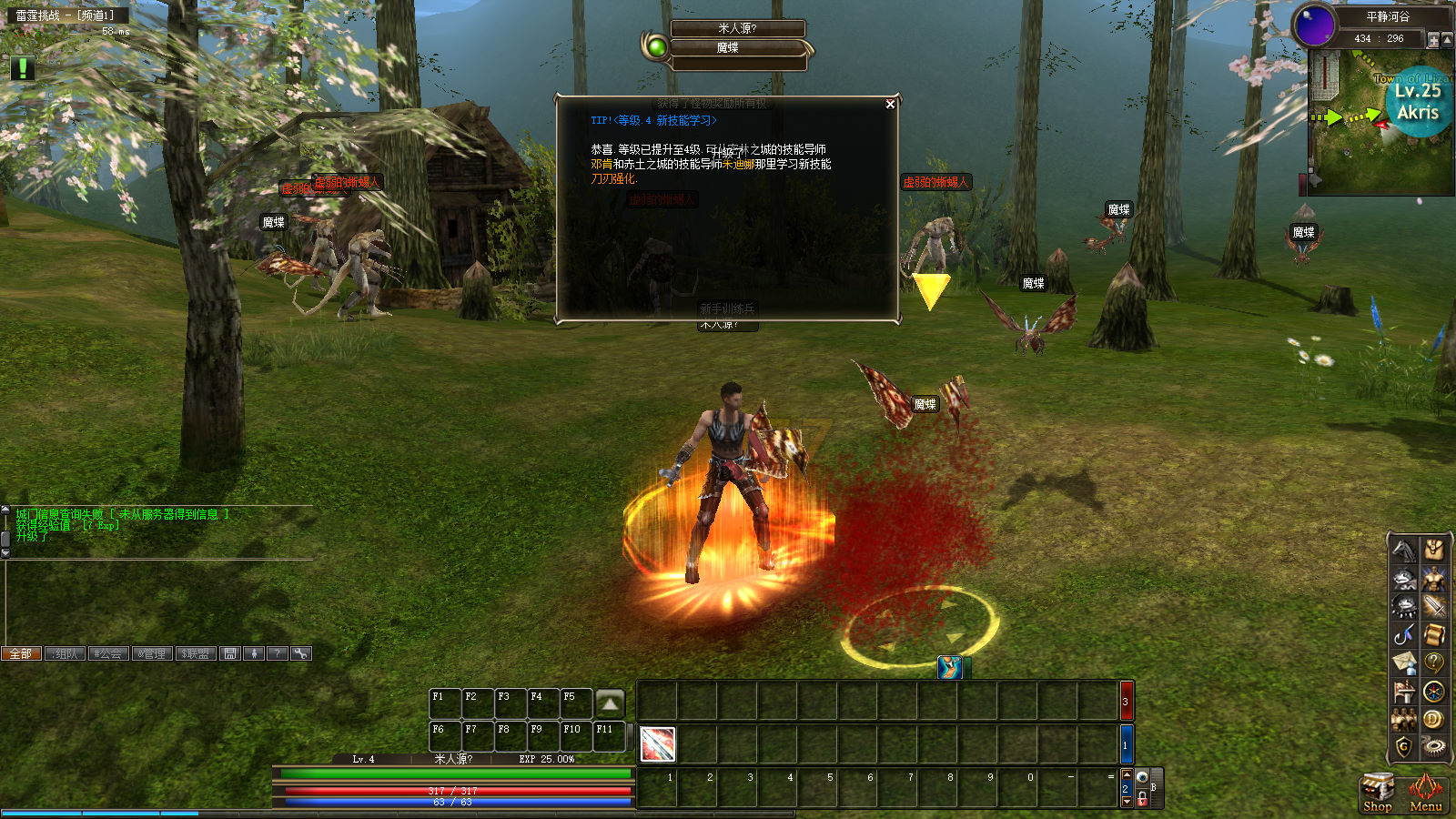Viewport: 1456px width, 819px height.
Task: Switch chat to the 组队 tab
Action: tap(66, 653)
